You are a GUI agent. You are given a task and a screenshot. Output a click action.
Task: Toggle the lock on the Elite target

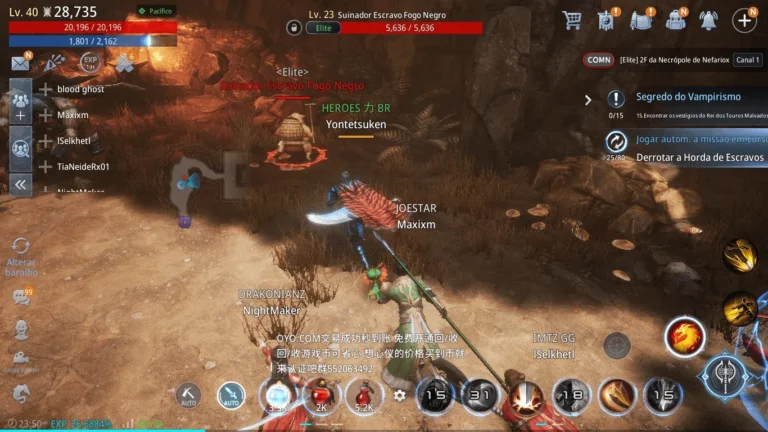[x=294, y=28]
